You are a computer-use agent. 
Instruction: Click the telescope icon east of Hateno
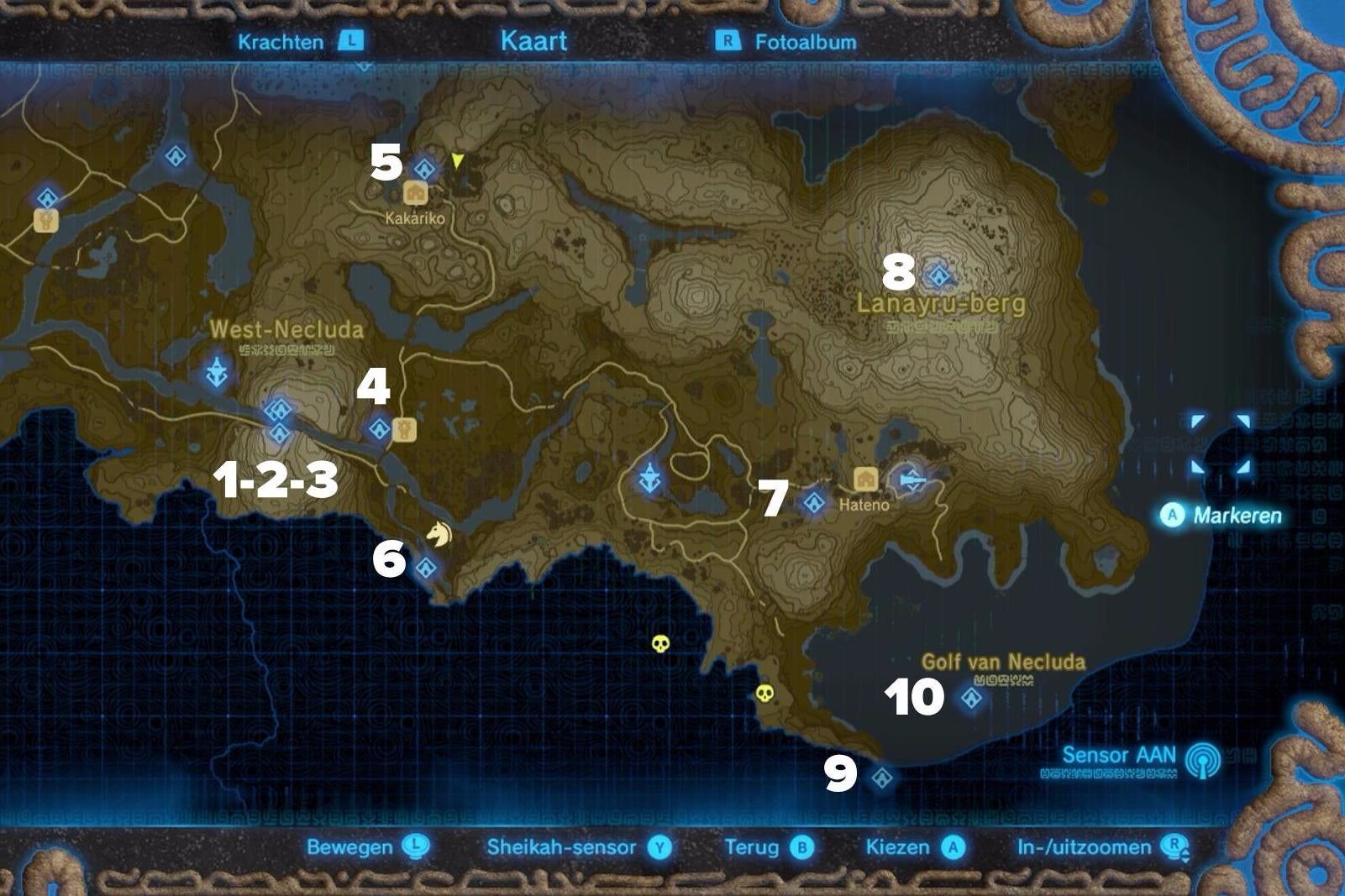912,479
